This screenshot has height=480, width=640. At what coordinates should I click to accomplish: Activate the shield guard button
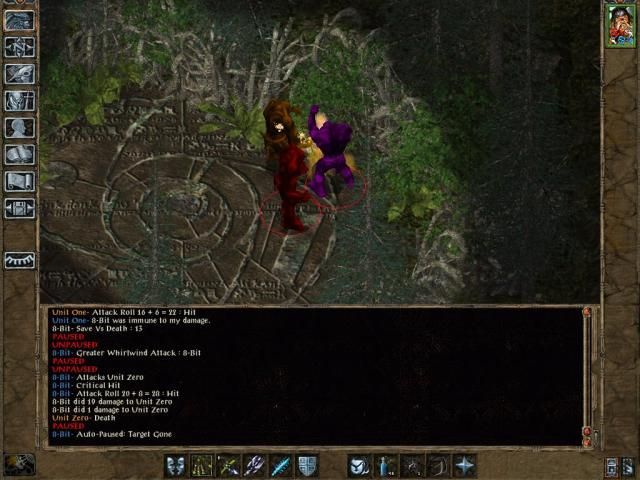[306, 465]
